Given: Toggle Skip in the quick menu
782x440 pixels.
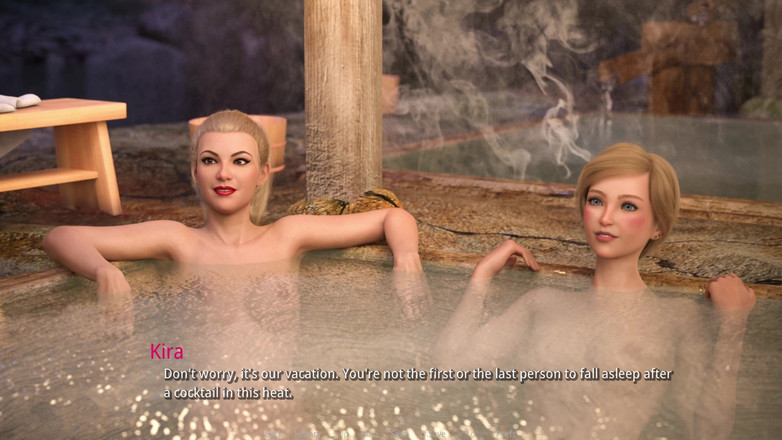Looking at the screenshot, I should point(341,434).
